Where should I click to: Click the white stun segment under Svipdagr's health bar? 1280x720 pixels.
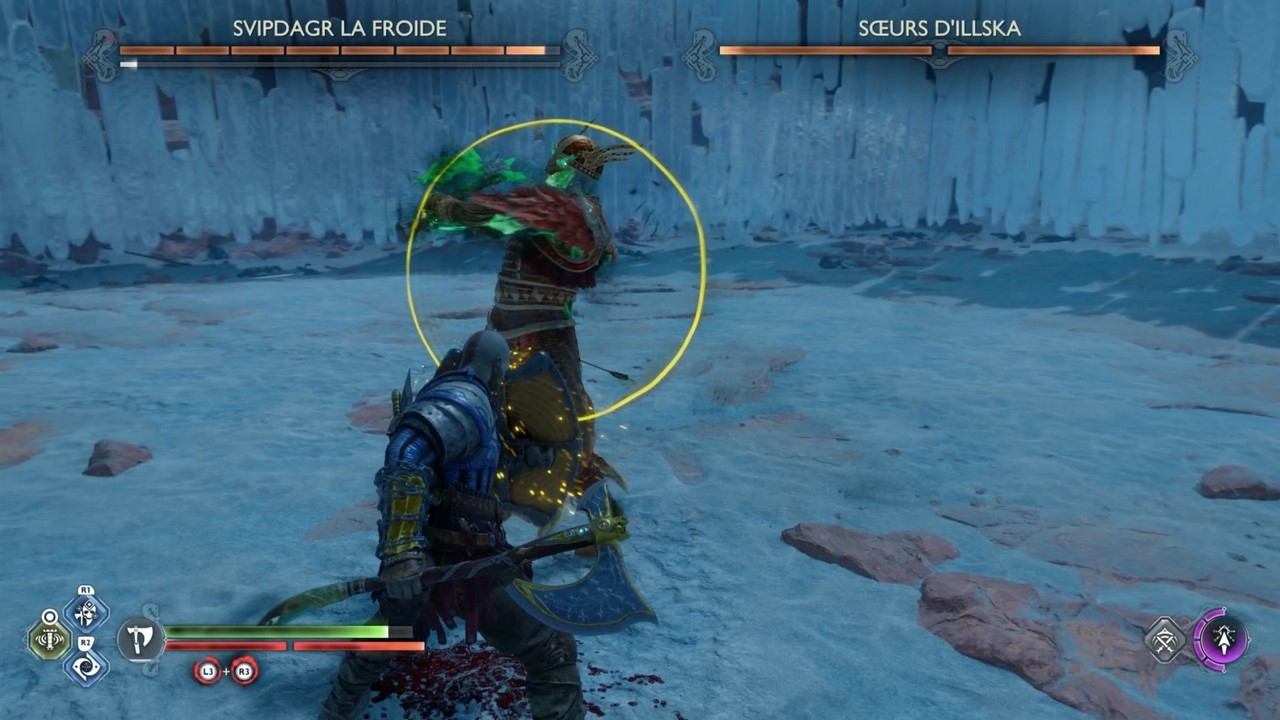(x=128, y=64)
